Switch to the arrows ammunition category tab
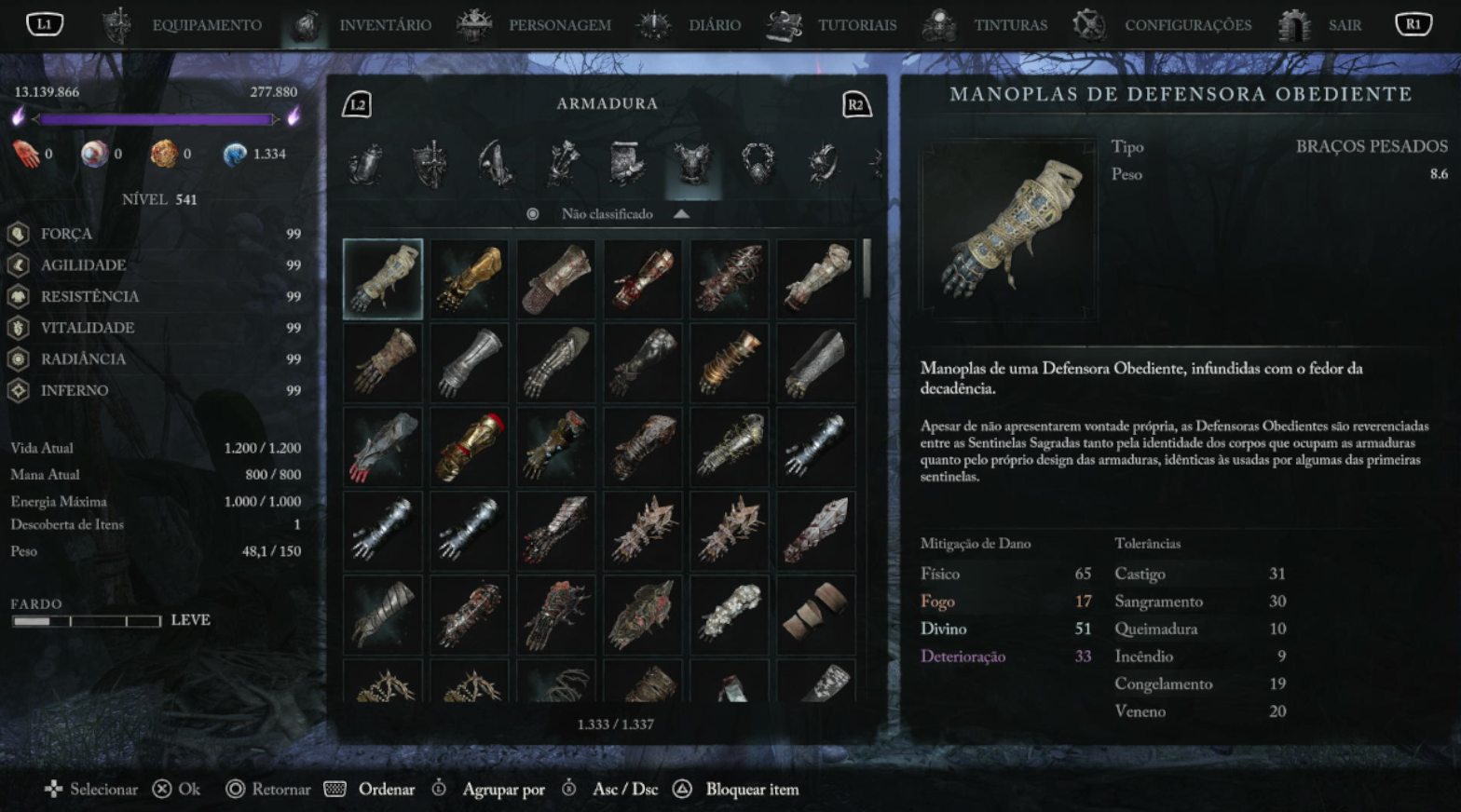This screenshot has width=1461, height=812. 562,165
